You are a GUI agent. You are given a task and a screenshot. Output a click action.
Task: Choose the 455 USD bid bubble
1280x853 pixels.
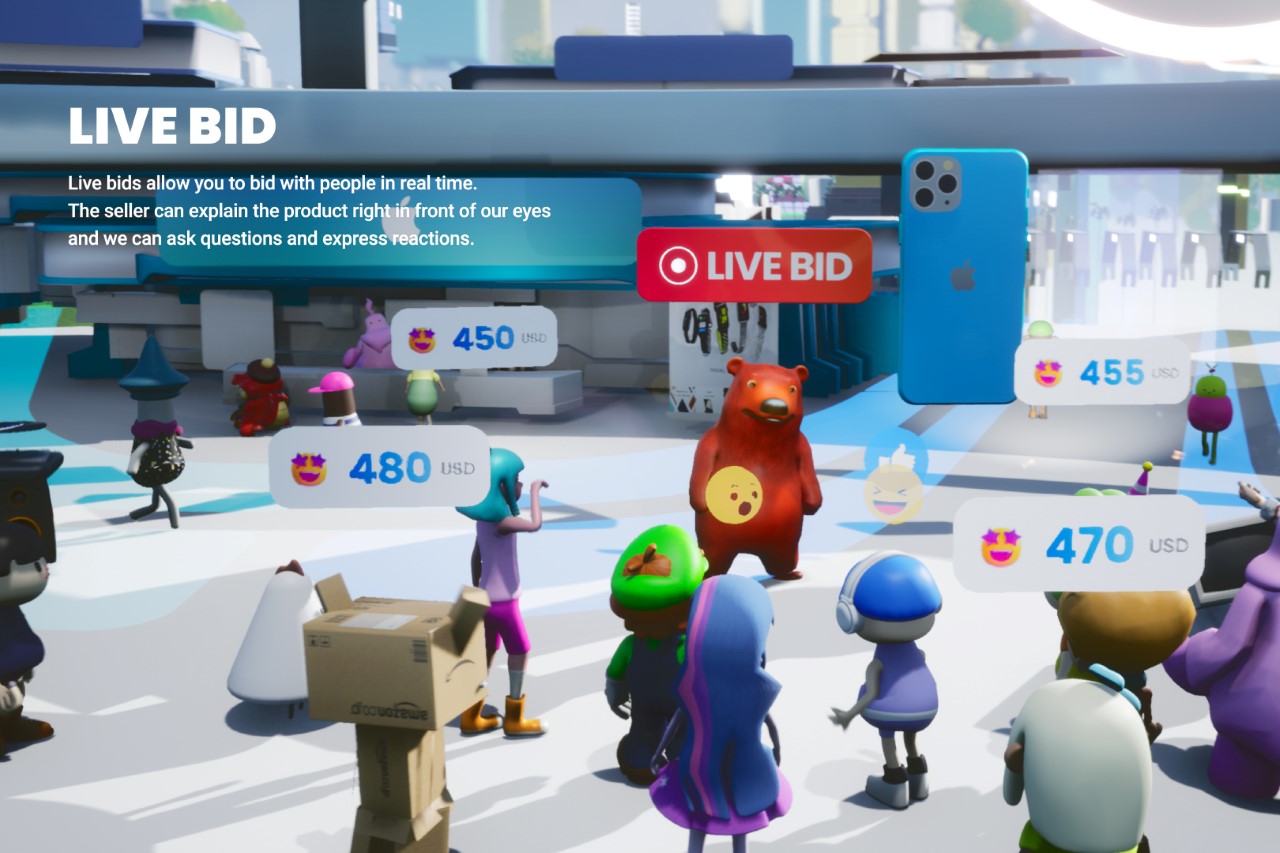tap(1102, 372)
